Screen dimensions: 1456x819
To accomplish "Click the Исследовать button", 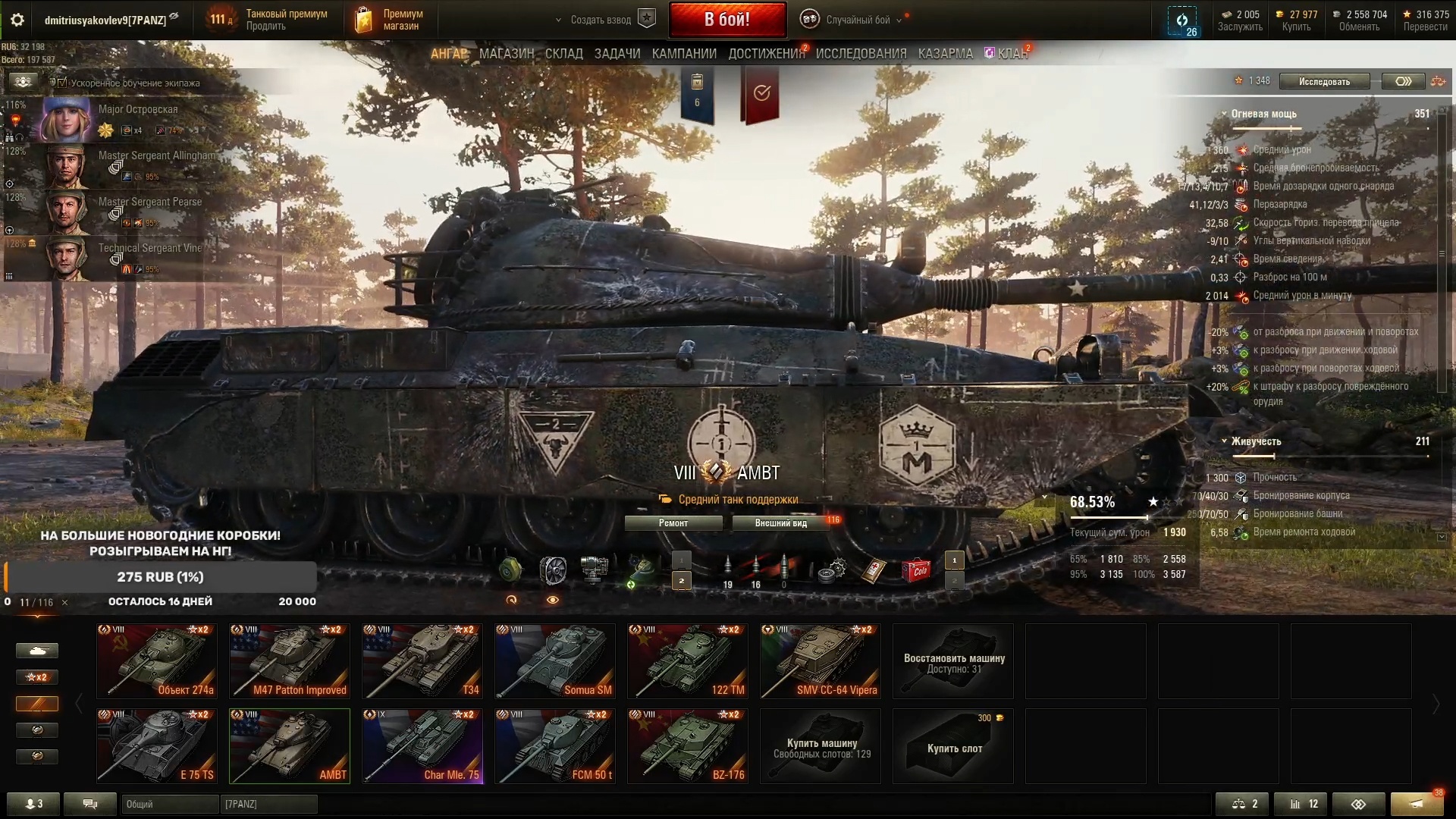I will click(x=1324, y=82).
